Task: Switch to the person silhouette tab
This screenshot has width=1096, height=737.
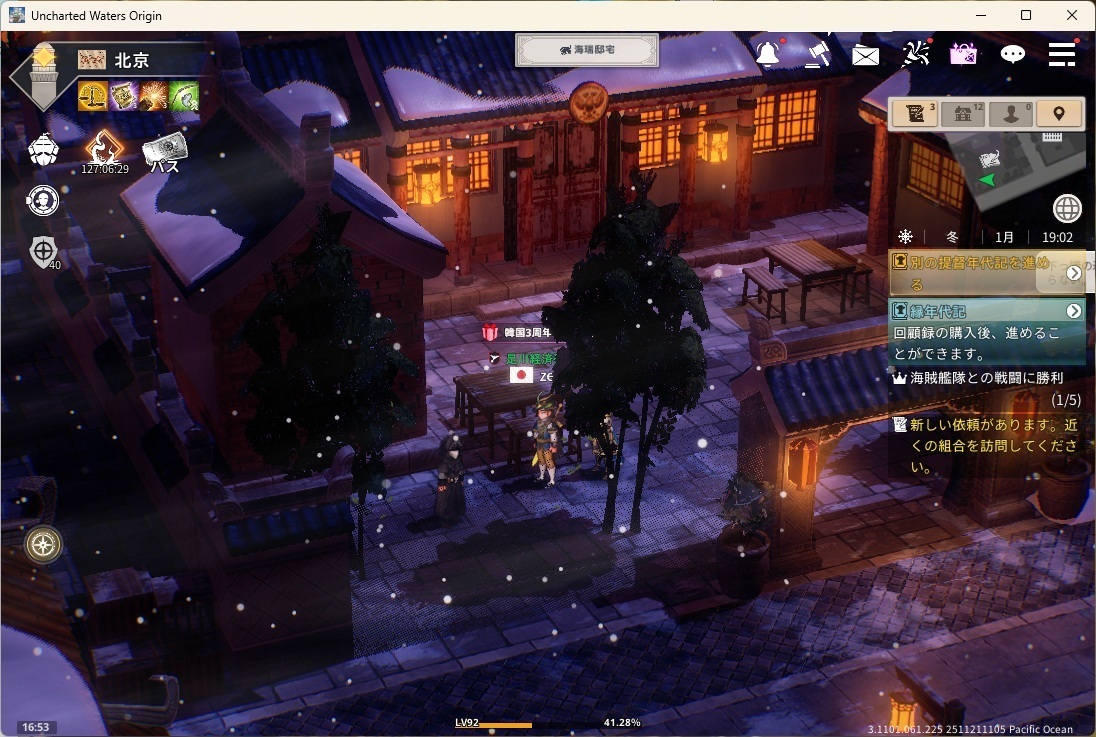Action: tap(1011, 114)
